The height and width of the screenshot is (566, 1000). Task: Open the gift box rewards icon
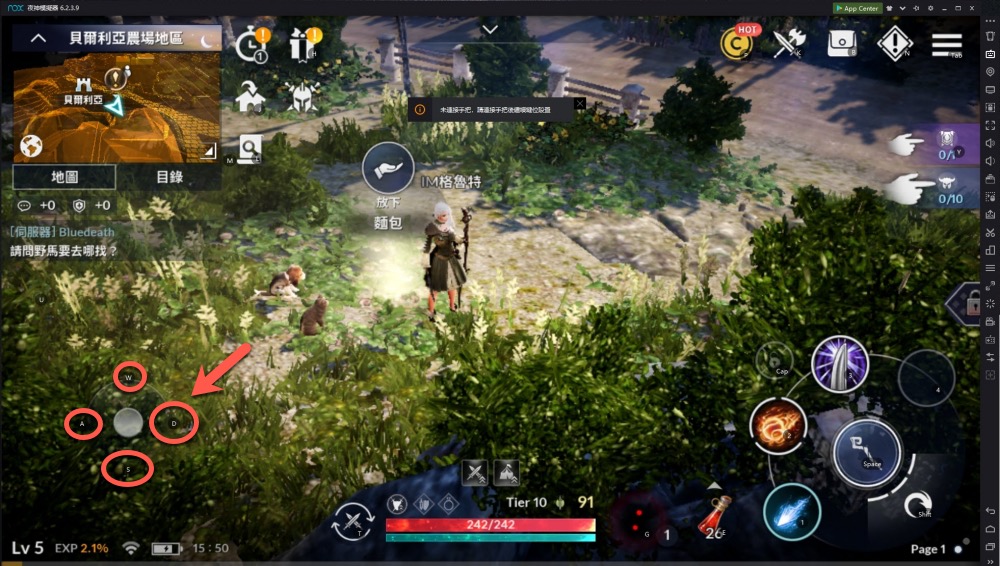pos(301,44)
